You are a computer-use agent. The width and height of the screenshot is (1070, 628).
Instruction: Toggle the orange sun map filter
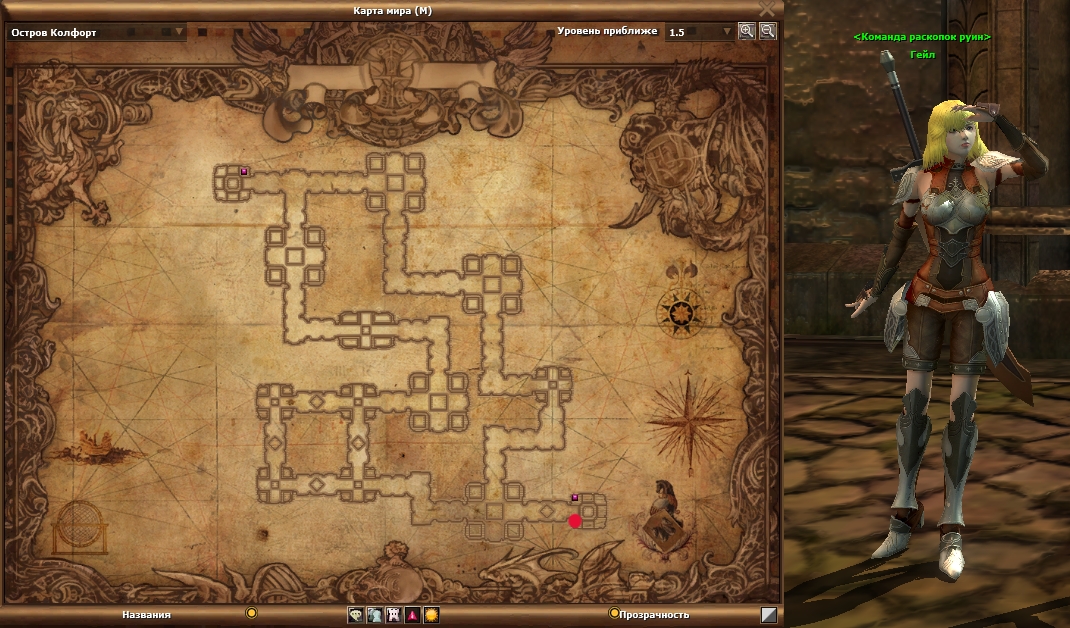pos(431,615)
